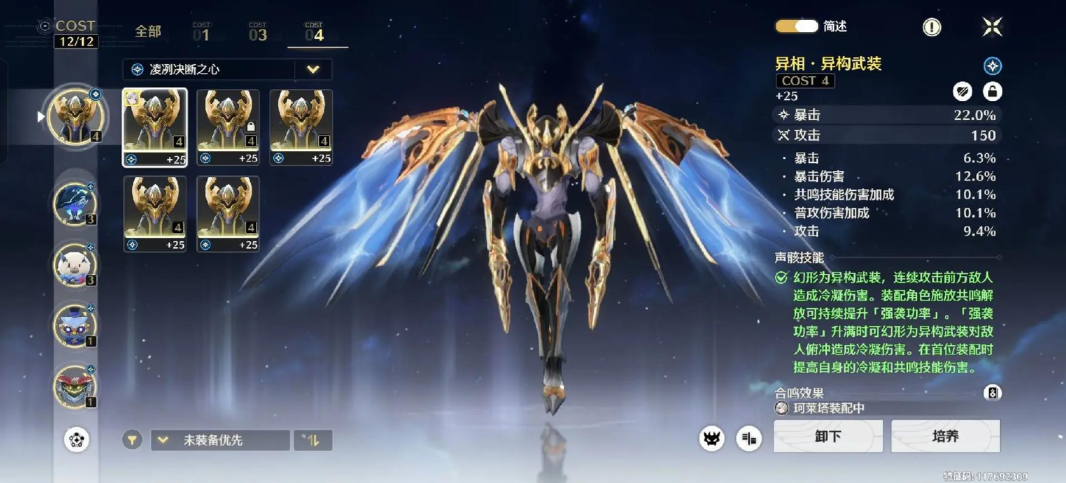This screenshot has width=1066, height=483.
Task: Click the funnel filter button
Action: (x=132, y=440)
